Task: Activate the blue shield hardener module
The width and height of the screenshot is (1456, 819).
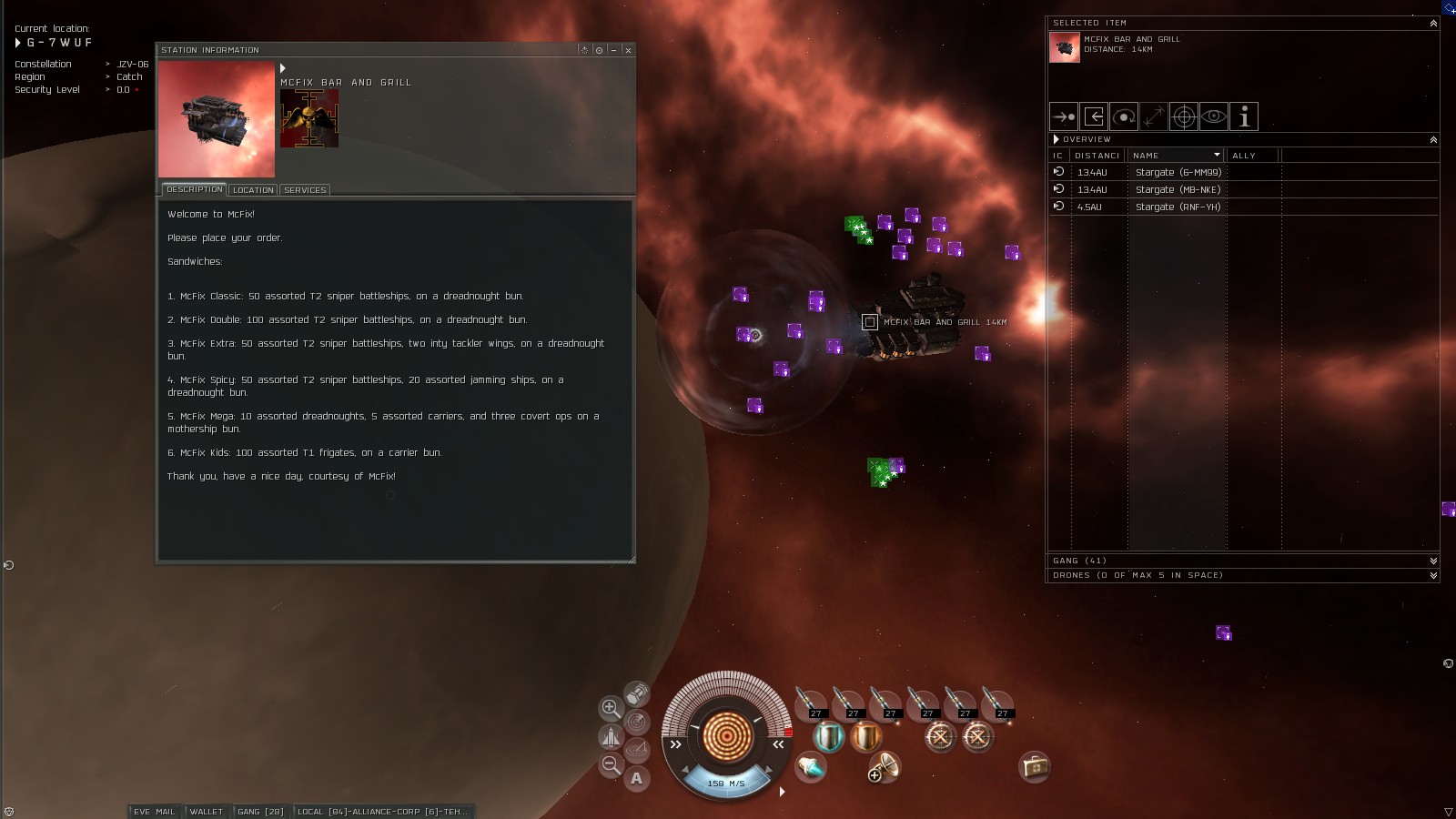Action: (x=828, y=736)
